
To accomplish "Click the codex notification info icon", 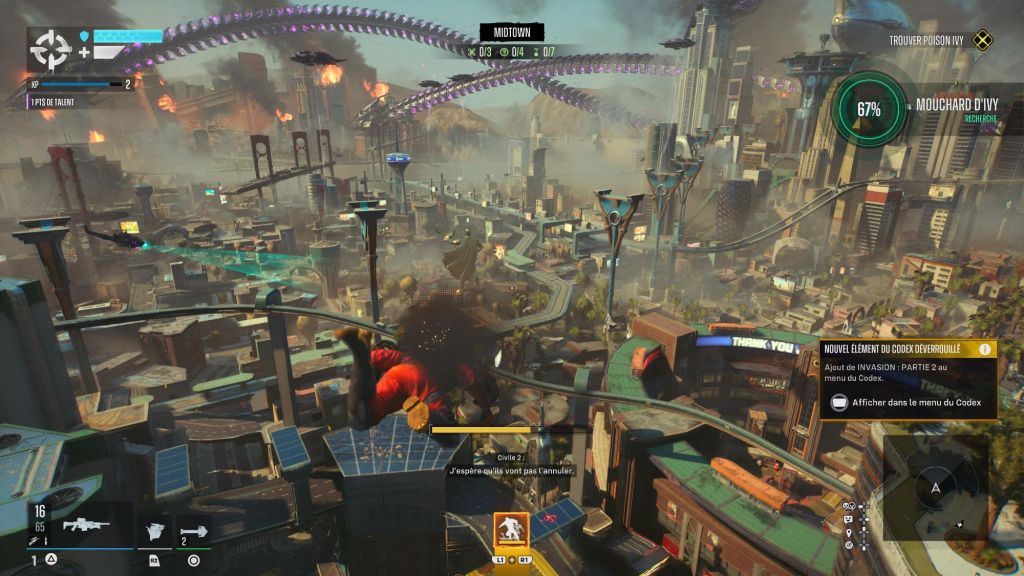I will [985, 349].
